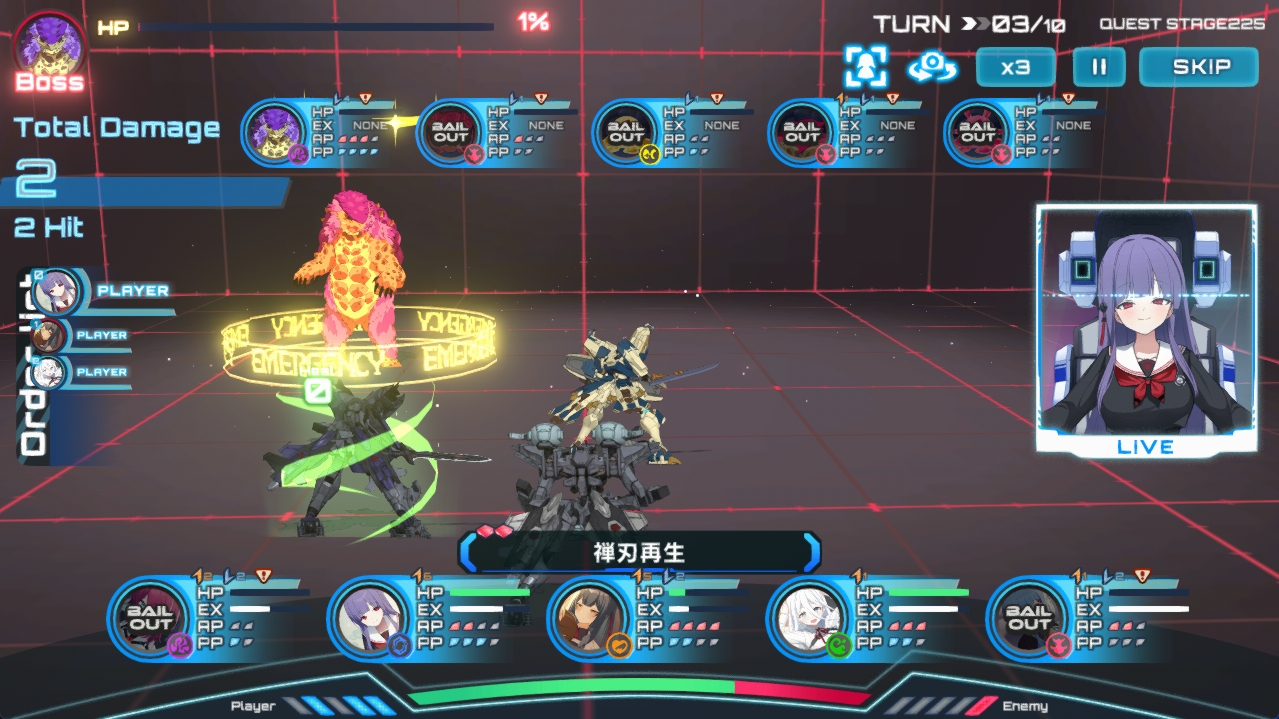Click the Boss portrait icon
Screen dimensions: 1279x719
pyautogui.click(x=49, y=46)
